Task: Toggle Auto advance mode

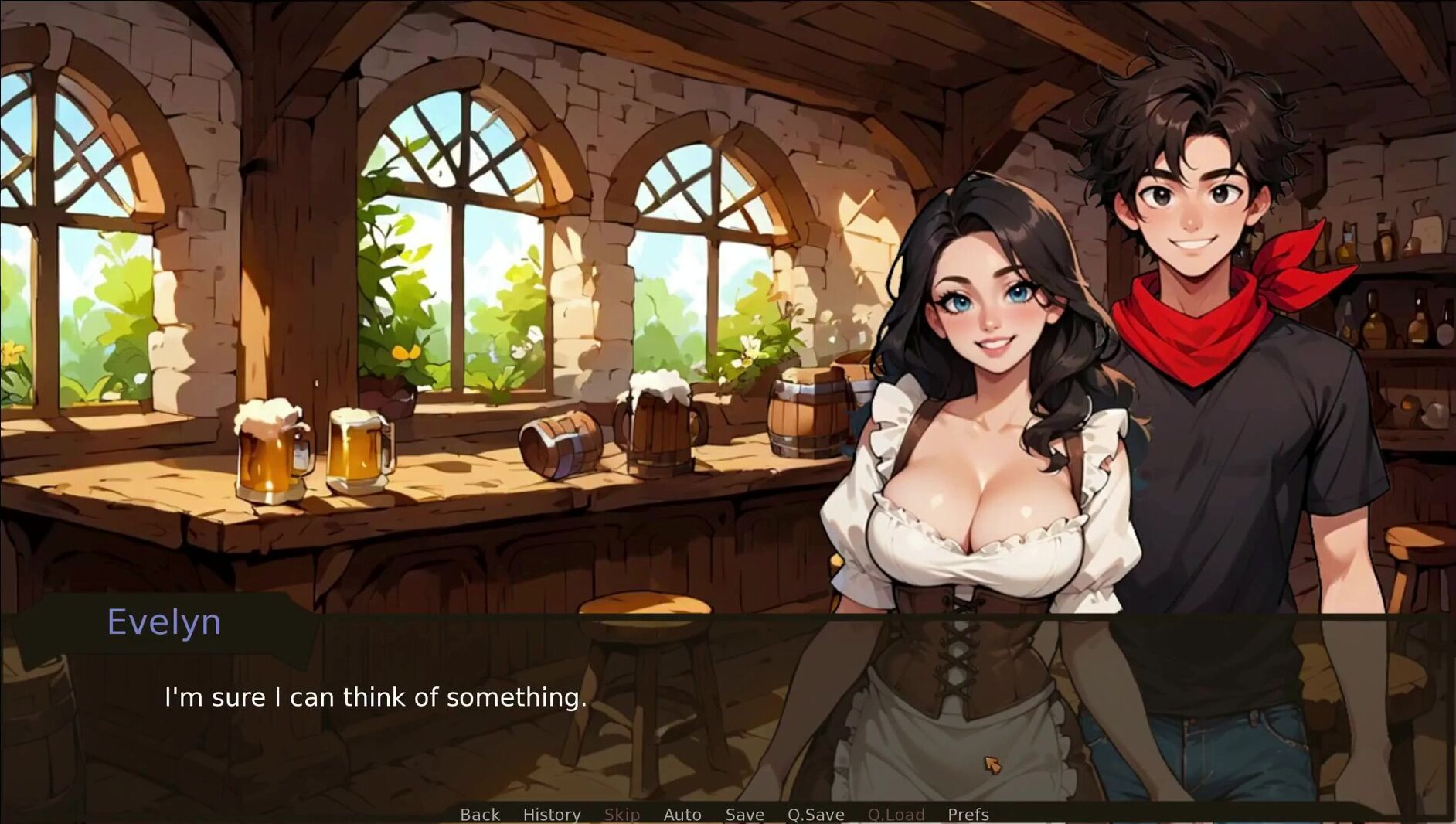Action: pos(682,814)
